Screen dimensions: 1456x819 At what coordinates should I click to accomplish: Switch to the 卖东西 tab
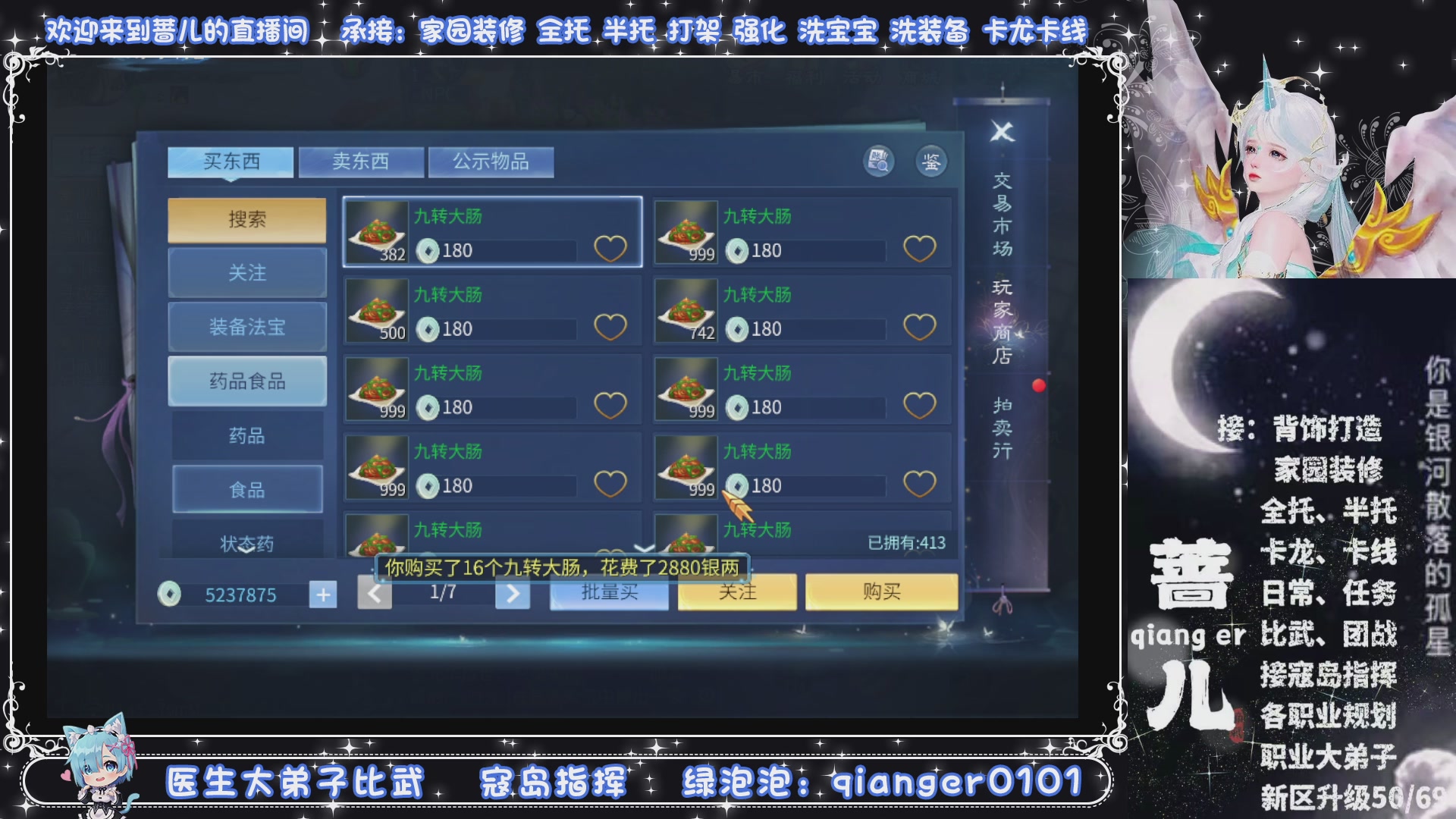tap(362, 160)
